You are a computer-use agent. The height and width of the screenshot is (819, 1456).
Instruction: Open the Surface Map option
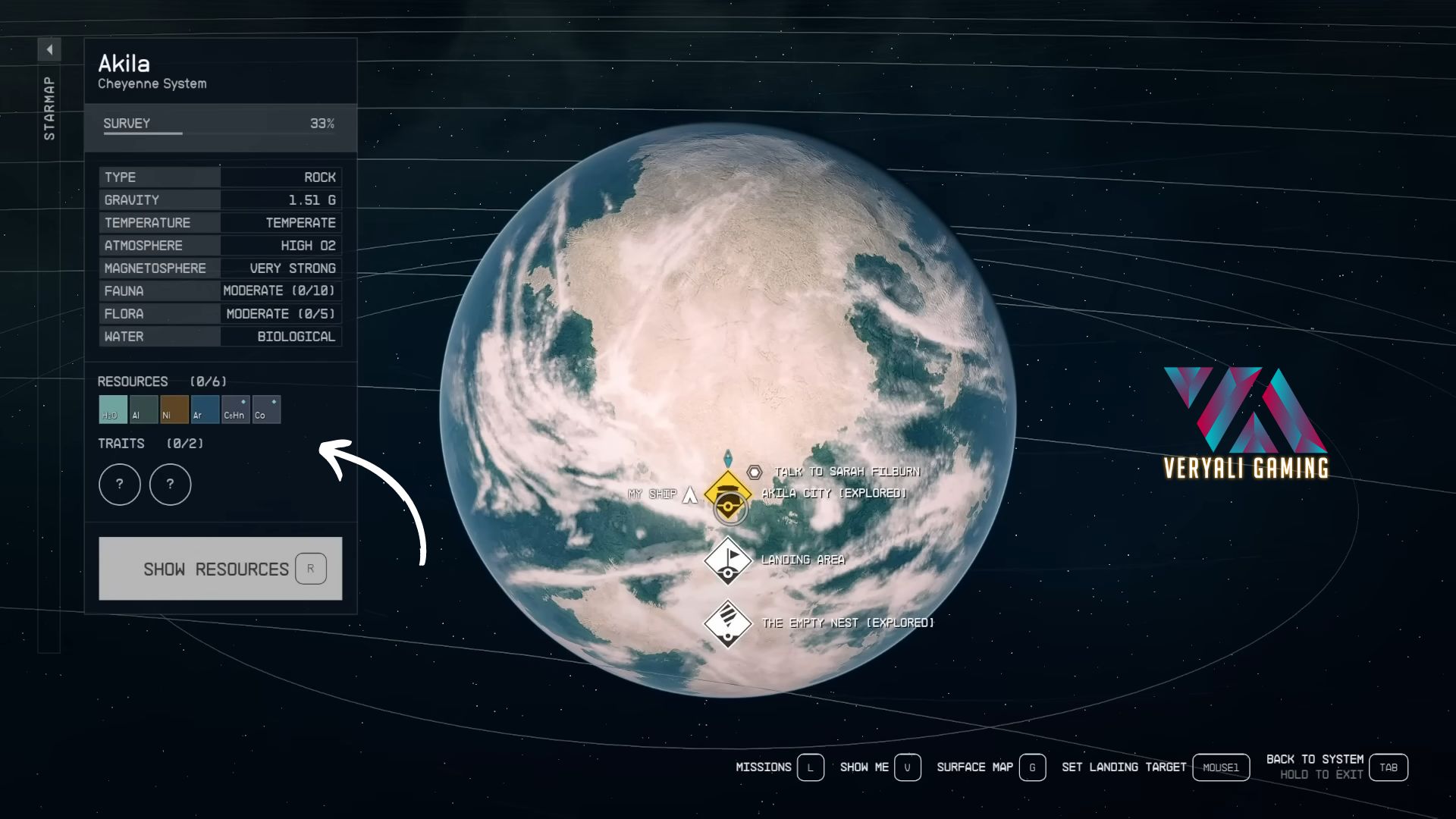click(x=1031, y=767)
